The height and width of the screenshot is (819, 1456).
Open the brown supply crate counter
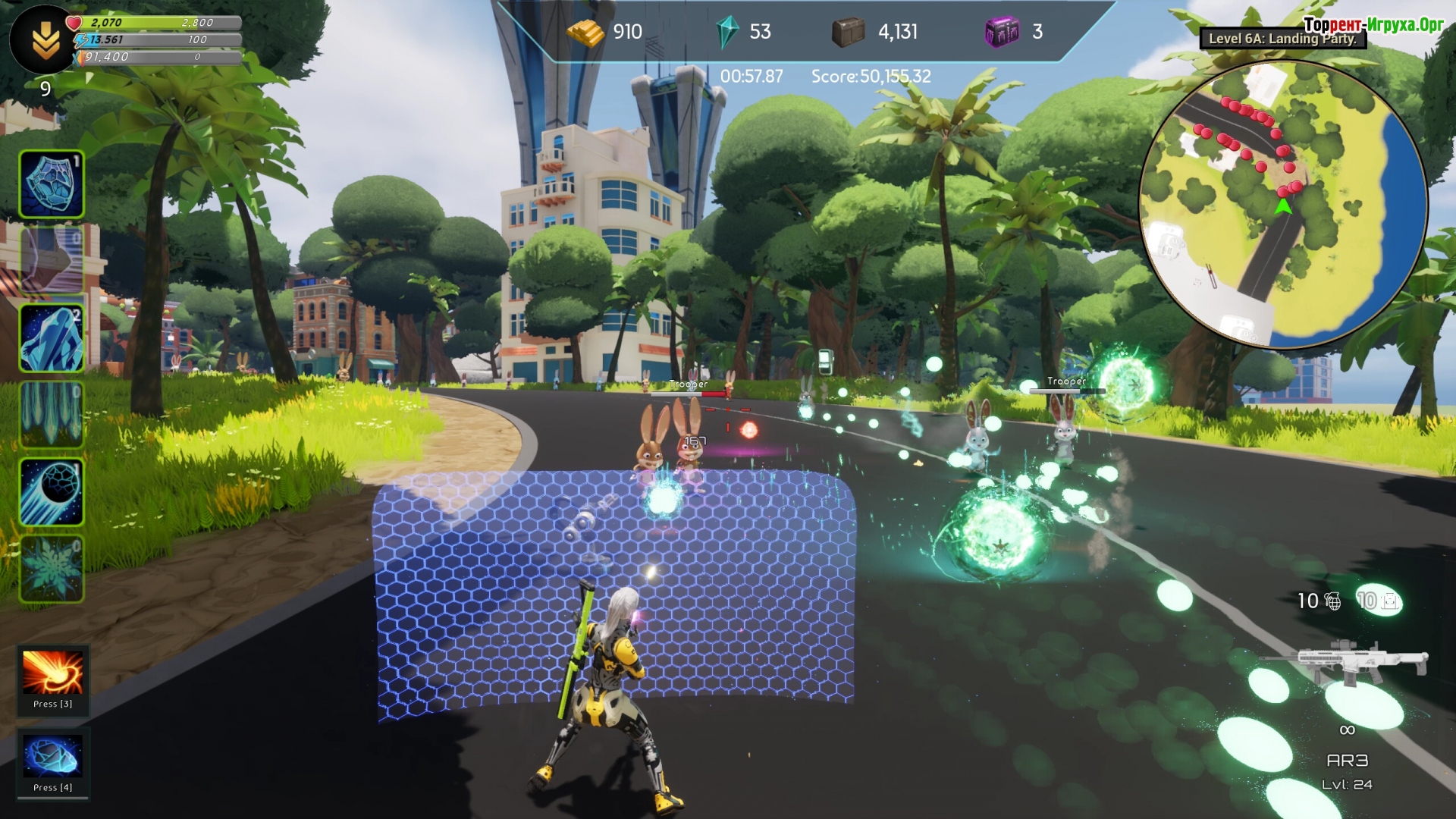pyautogui.click(x=849, y=32)
